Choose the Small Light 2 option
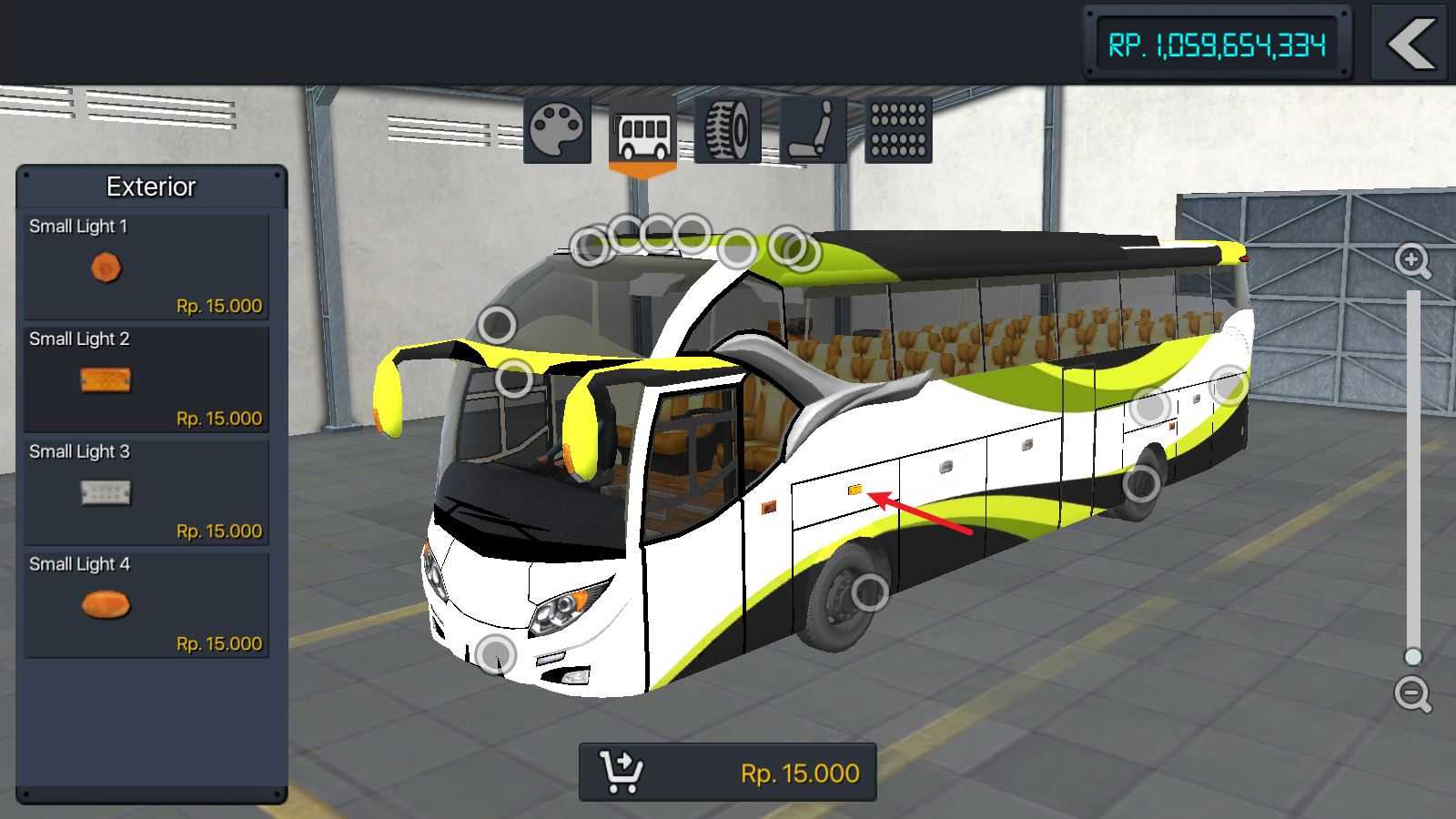 pos(147,379)
